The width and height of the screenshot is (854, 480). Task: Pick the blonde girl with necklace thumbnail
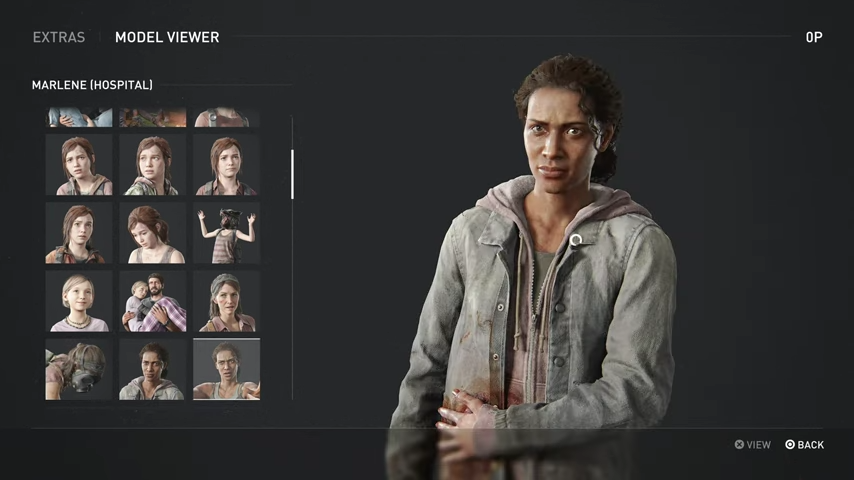pos(78,301)
